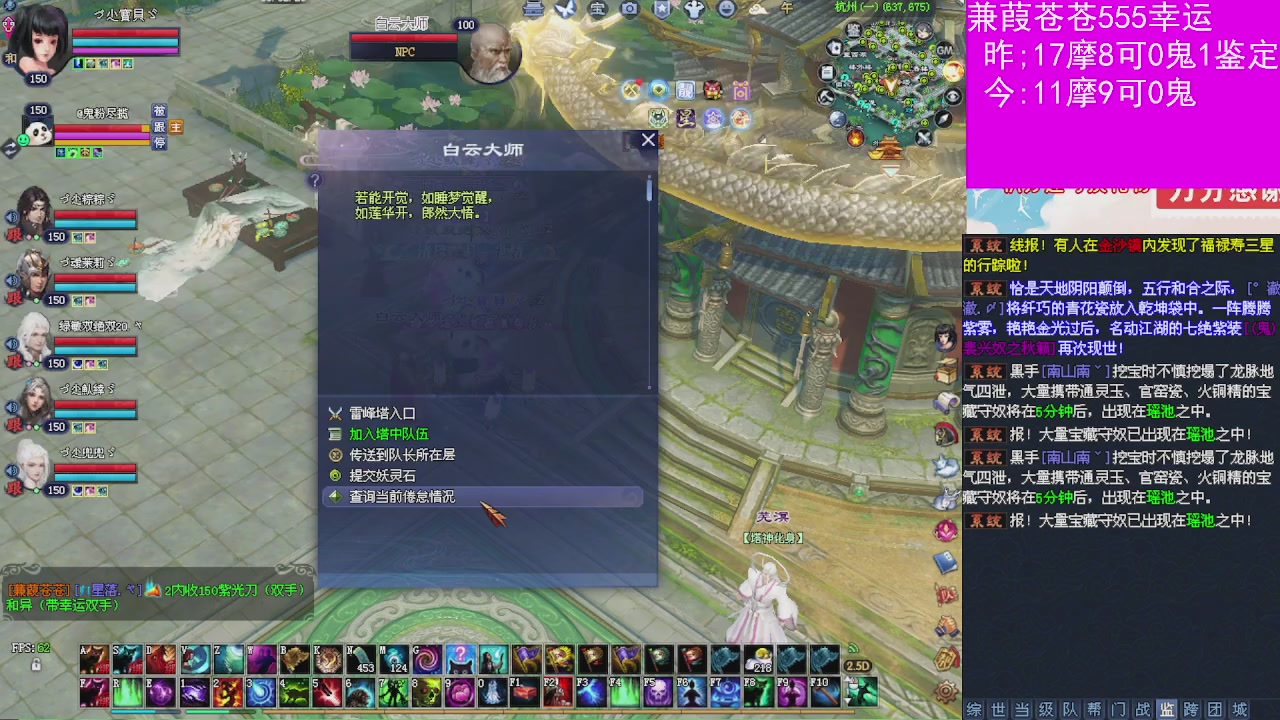
Task: Mute the speaker icon beside party member 遥茉莉
Action: tap(11, 280)
